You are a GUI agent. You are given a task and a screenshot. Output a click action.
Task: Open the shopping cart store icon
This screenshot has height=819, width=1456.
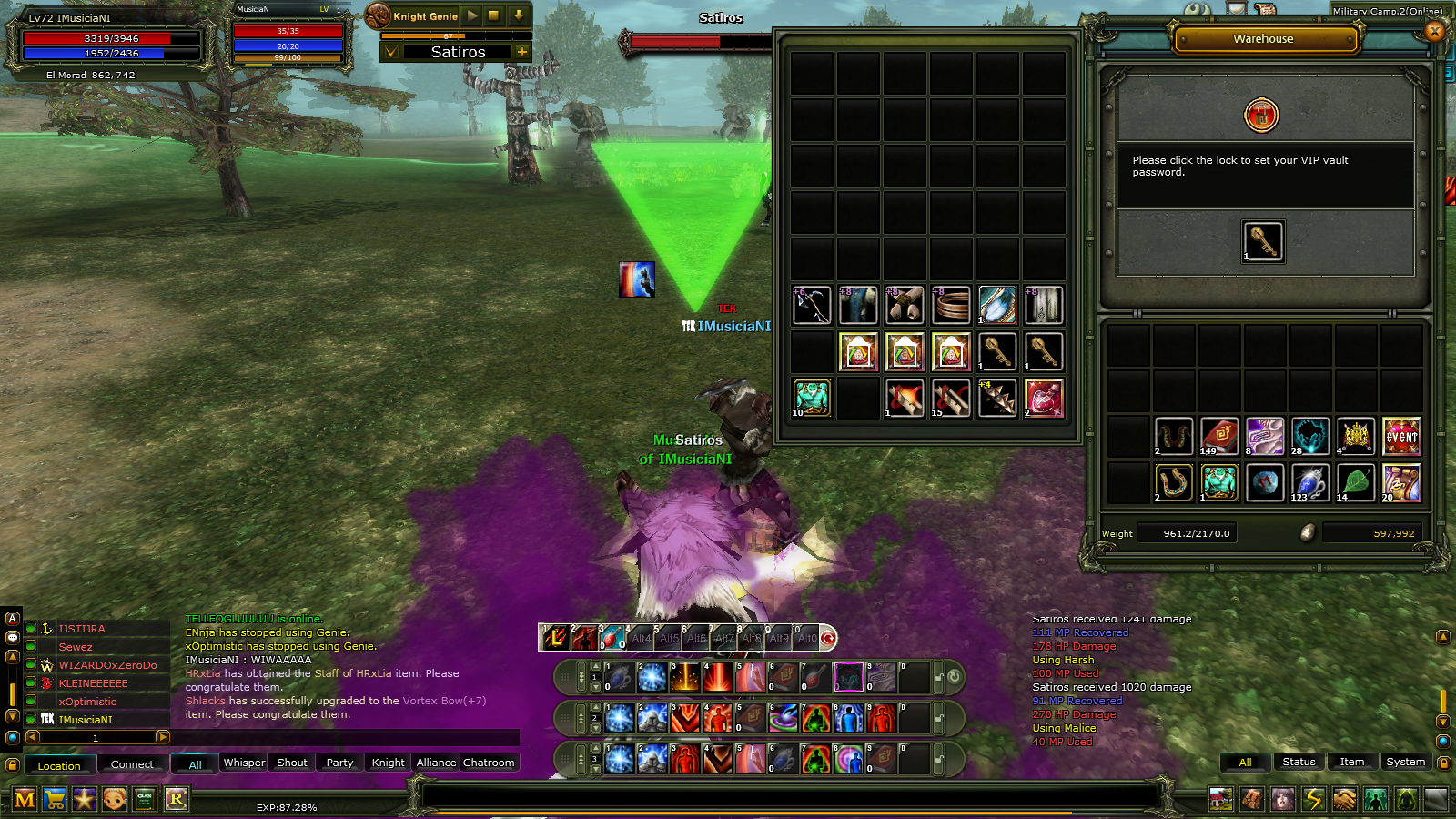(55, 799)
